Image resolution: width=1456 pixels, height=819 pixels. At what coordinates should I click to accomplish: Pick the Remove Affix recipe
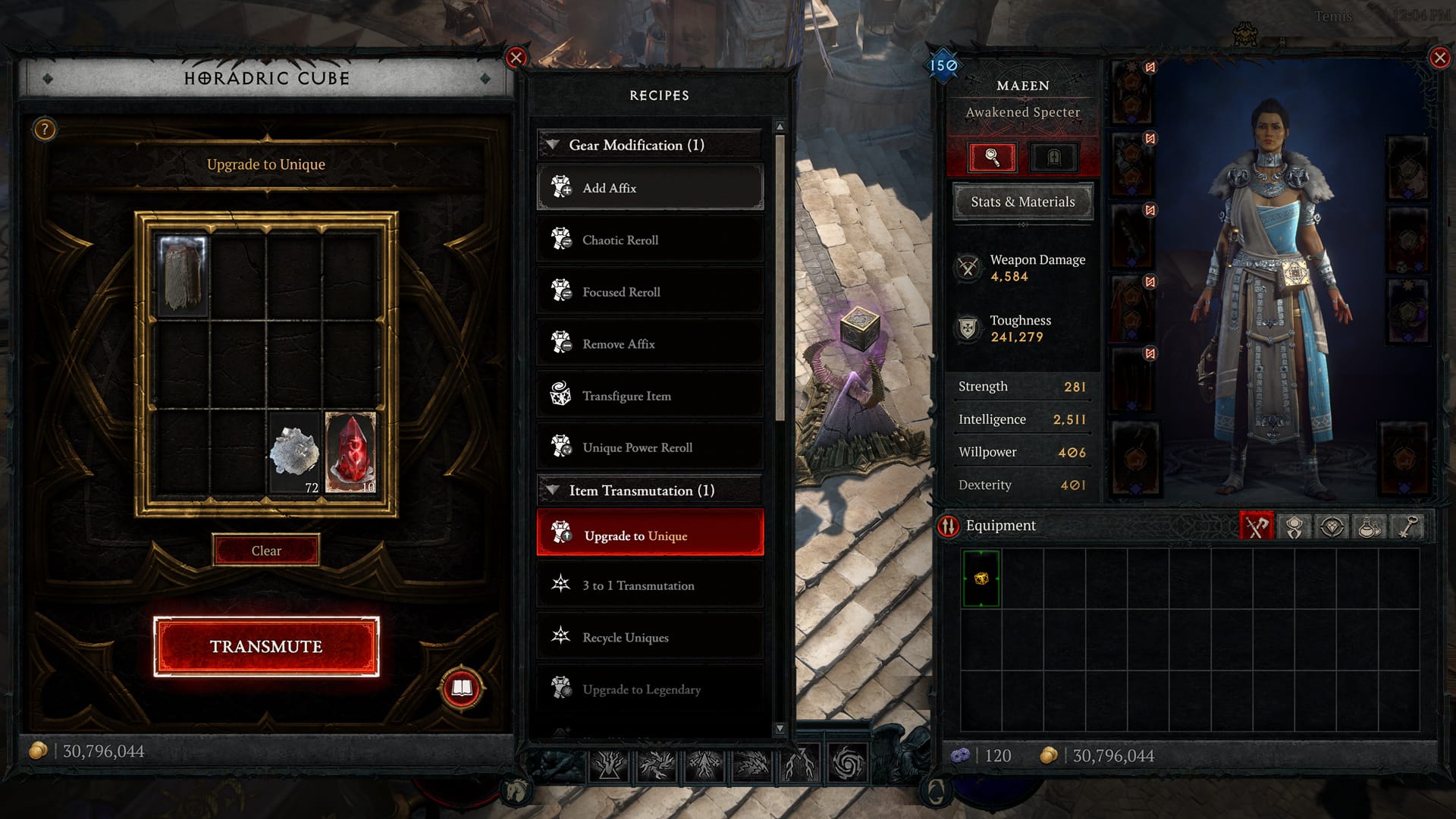pos(650,344)
